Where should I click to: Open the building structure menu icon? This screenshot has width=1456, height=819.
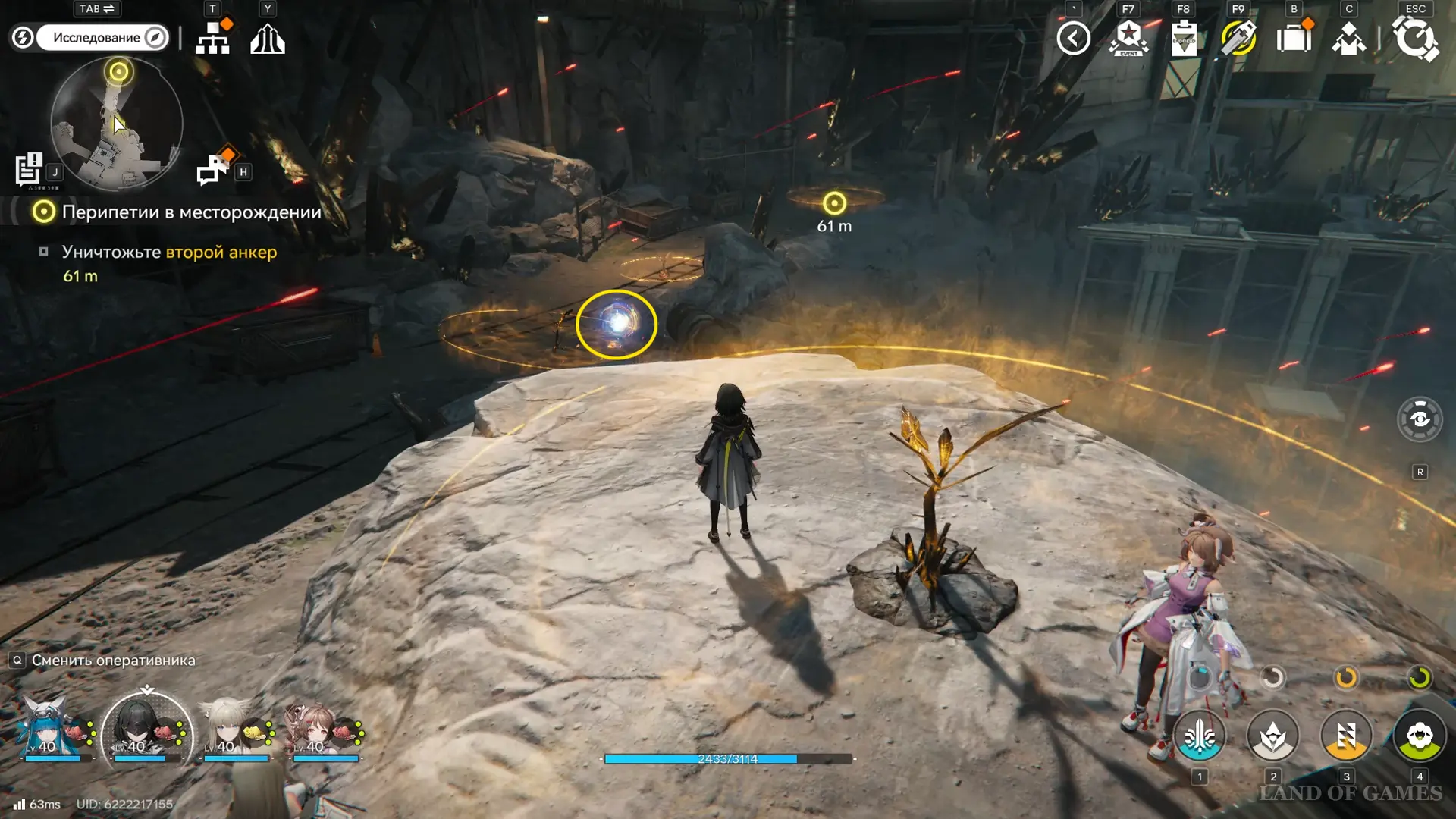pyautogui.click(x=268, y=38)
